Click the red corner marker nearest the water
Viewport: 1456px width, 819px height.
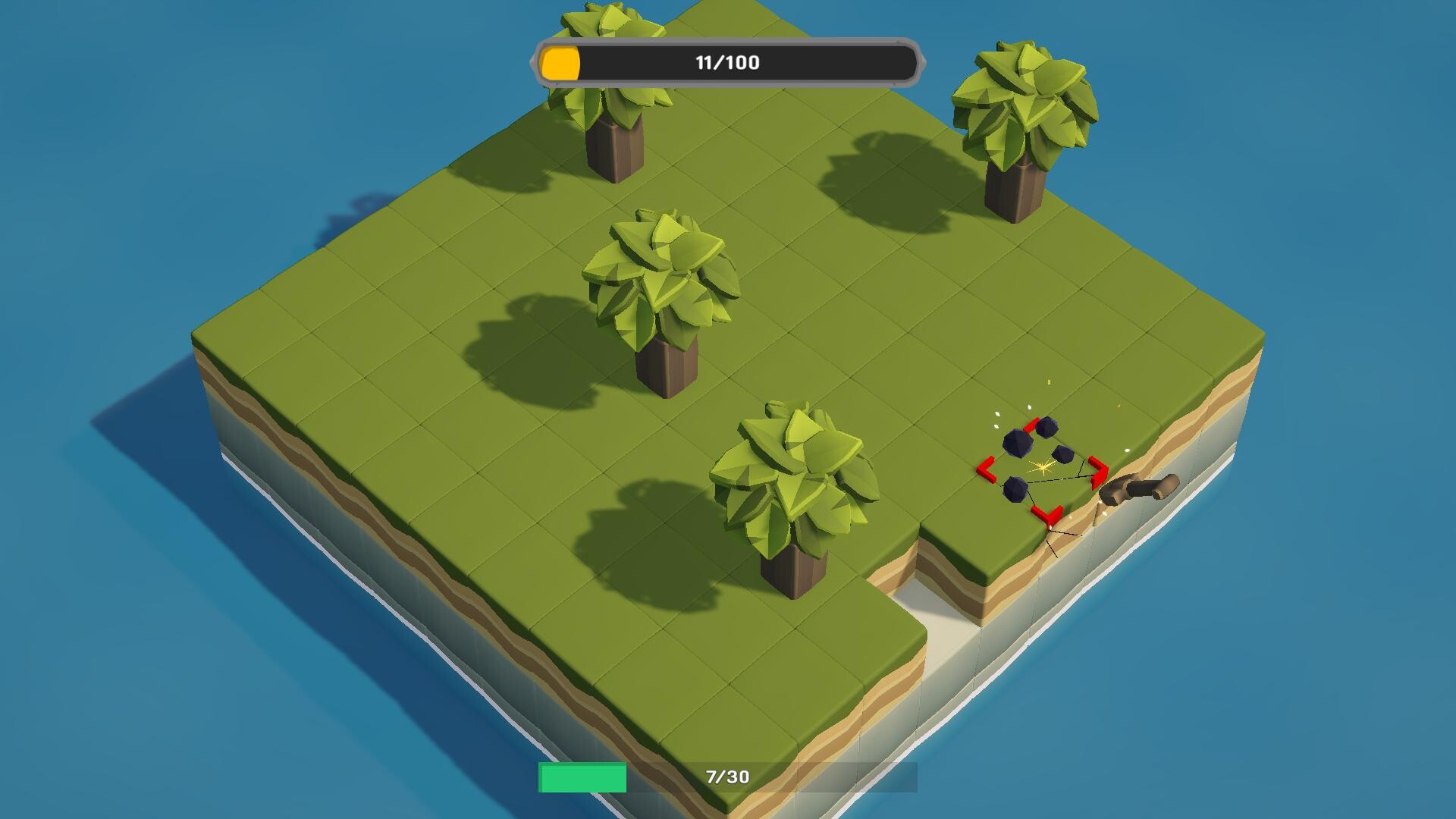click(1046, 516)
